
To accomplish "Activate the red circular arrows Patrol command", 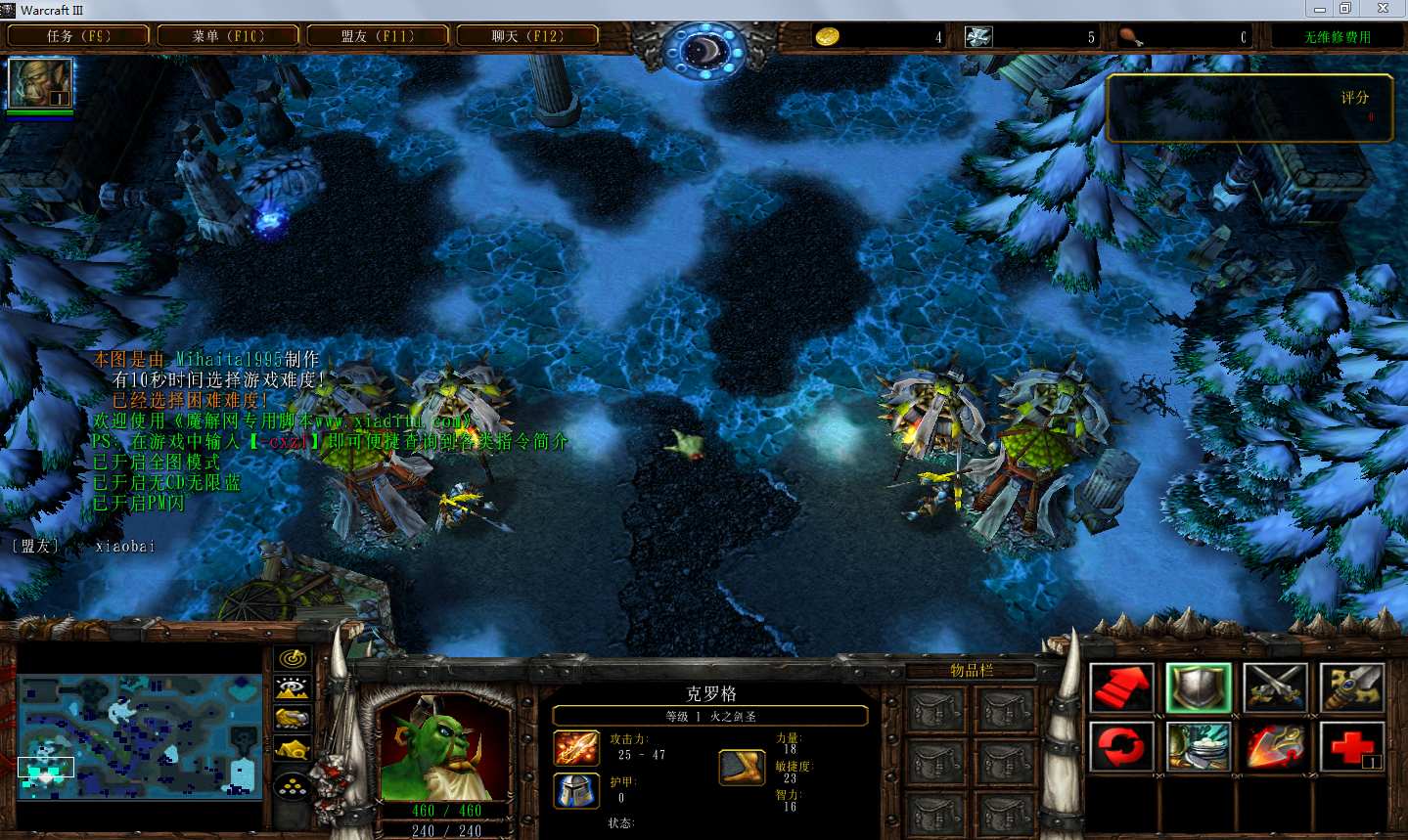I will (x=1121, y=747).
